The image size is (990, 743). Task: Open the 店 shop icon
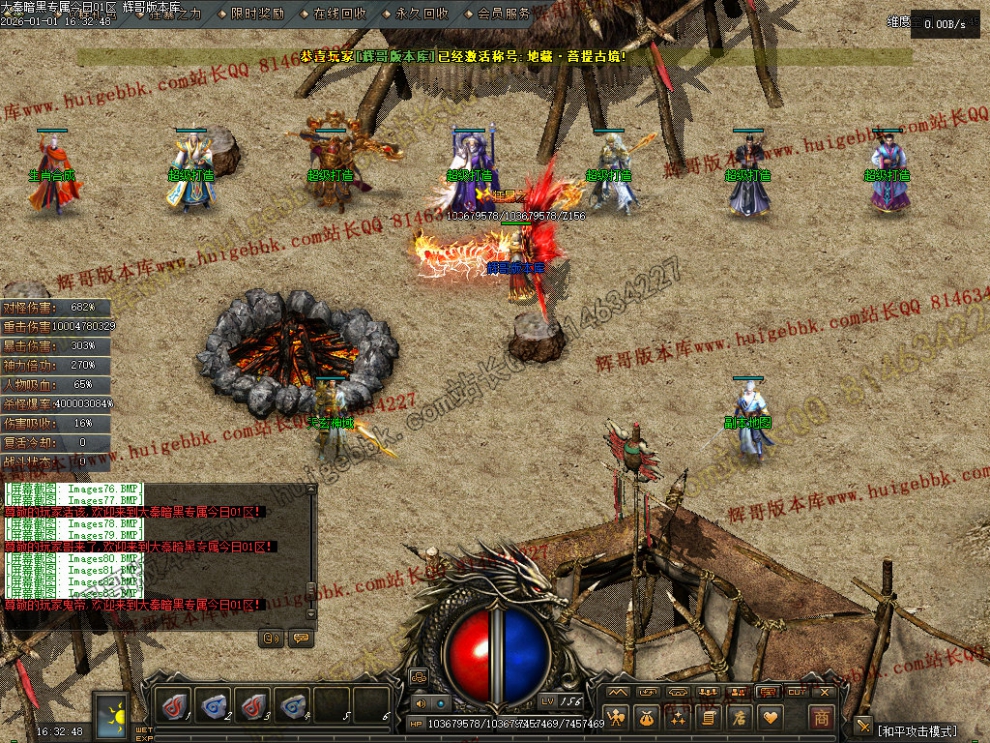click(x=739, y=716)
